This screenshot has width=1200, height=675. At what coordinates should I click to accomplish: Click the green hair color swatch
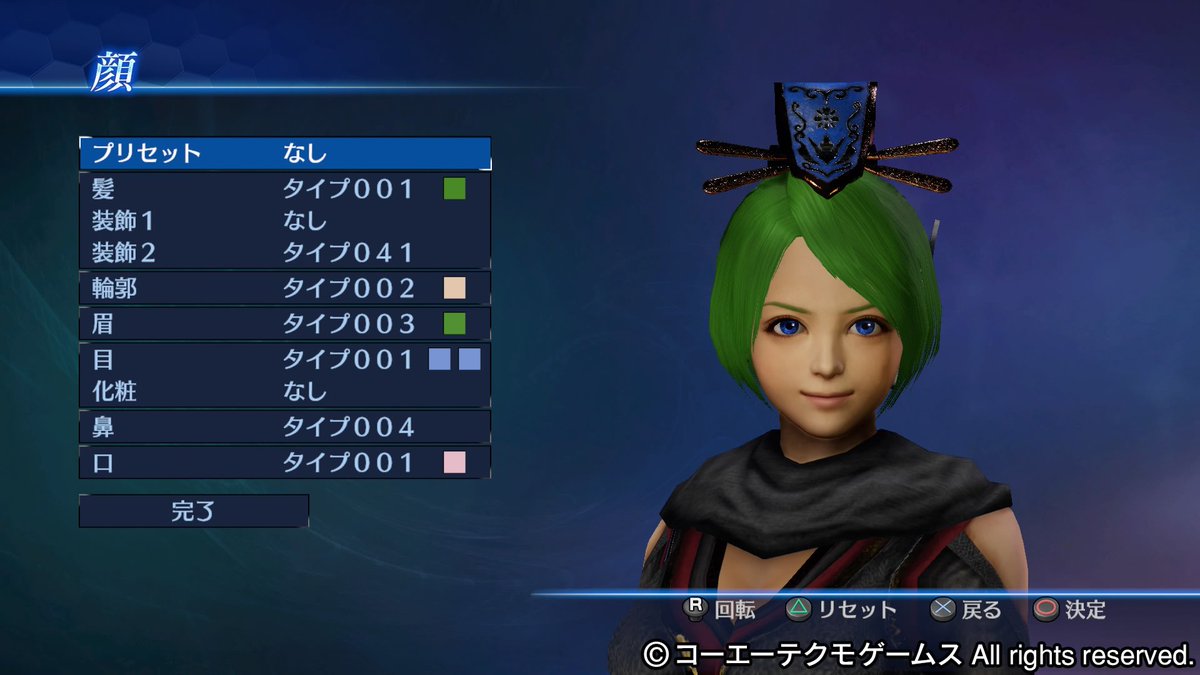click(x=455, y=188)
